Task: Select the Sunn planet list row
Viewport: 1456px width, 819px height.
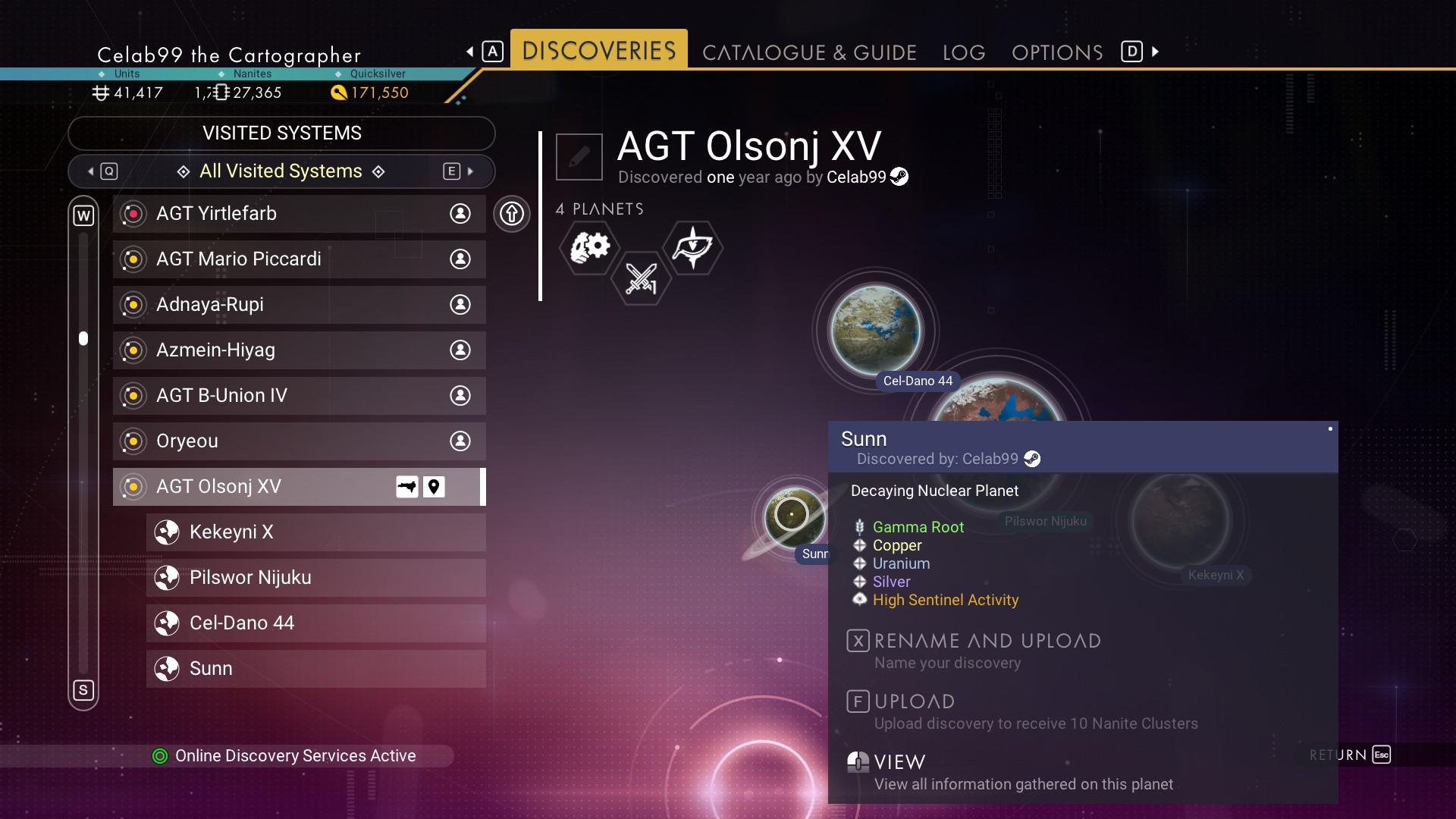Action: coord(315,669)
